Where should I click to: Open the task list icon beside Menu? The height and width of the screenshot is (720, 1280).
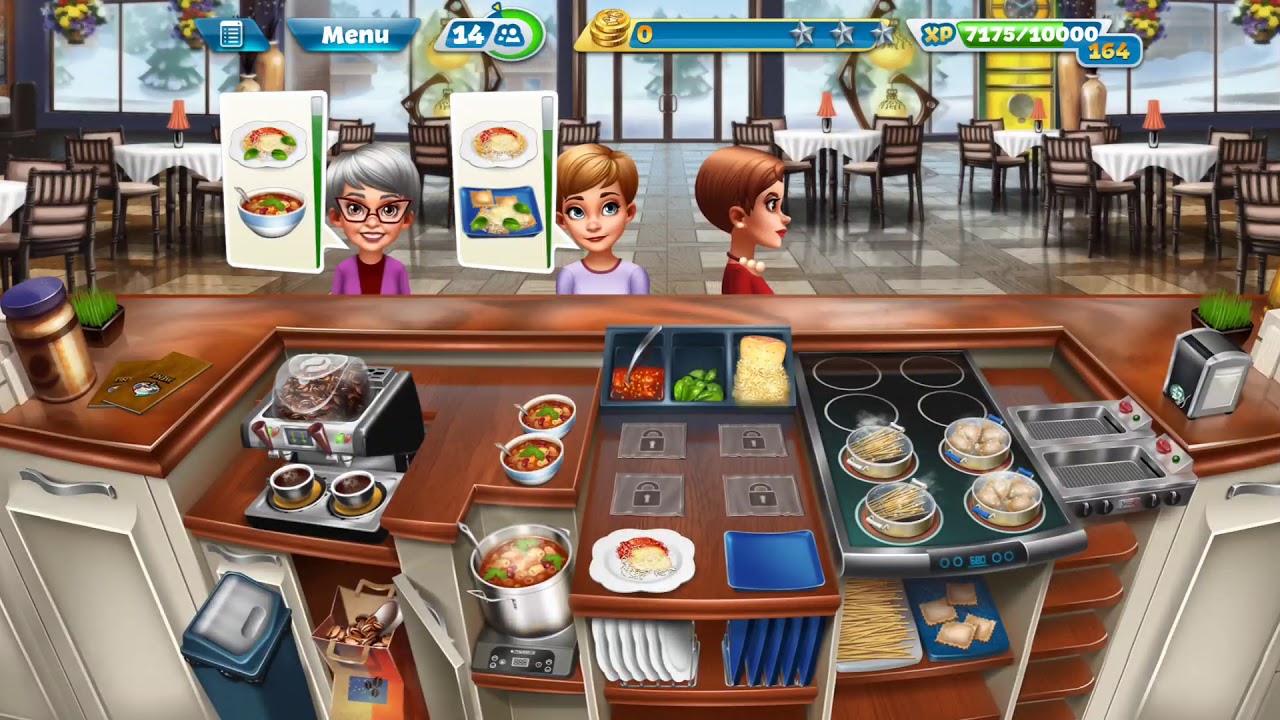point(231,35)
